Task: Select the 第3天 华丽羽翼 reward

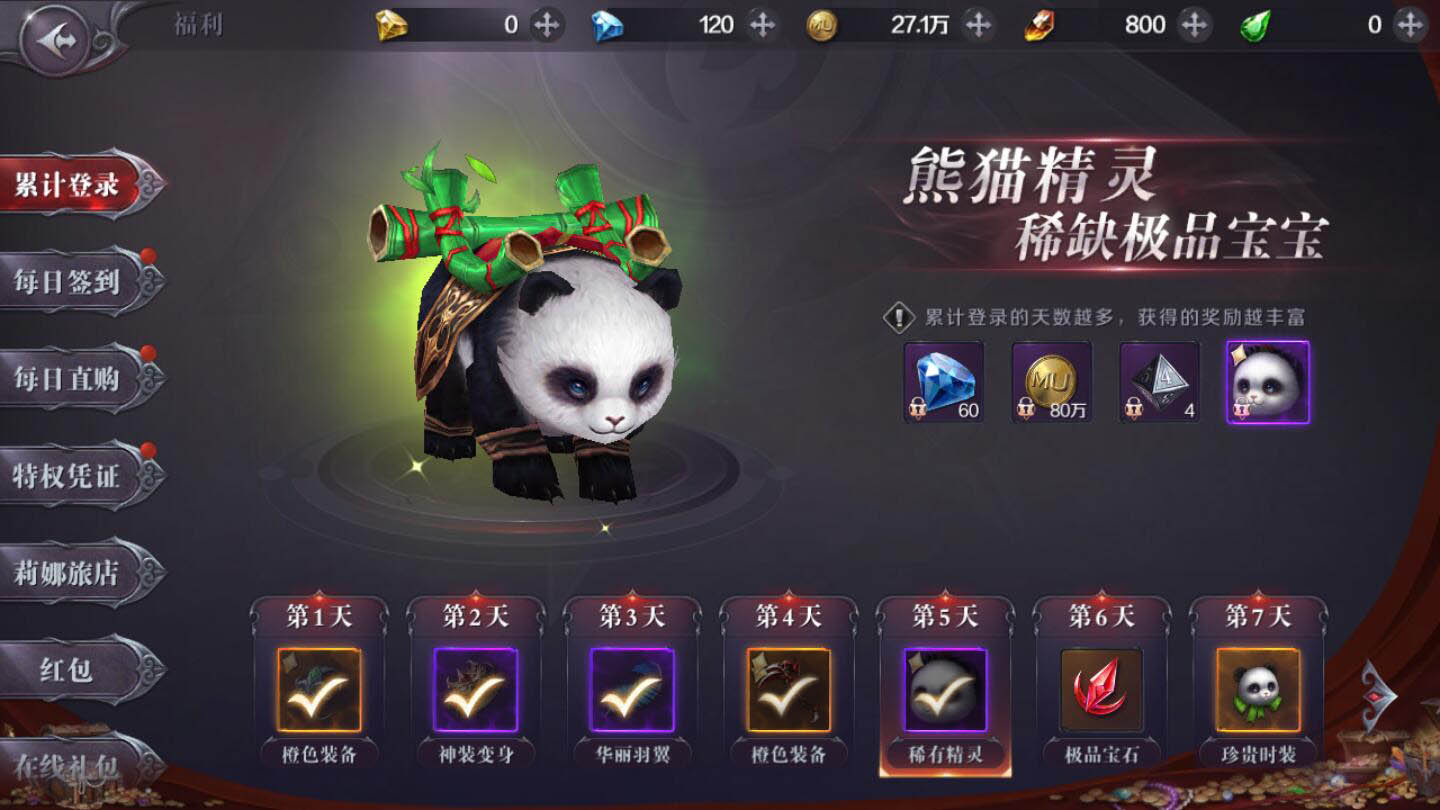Action: click(632, 690)
